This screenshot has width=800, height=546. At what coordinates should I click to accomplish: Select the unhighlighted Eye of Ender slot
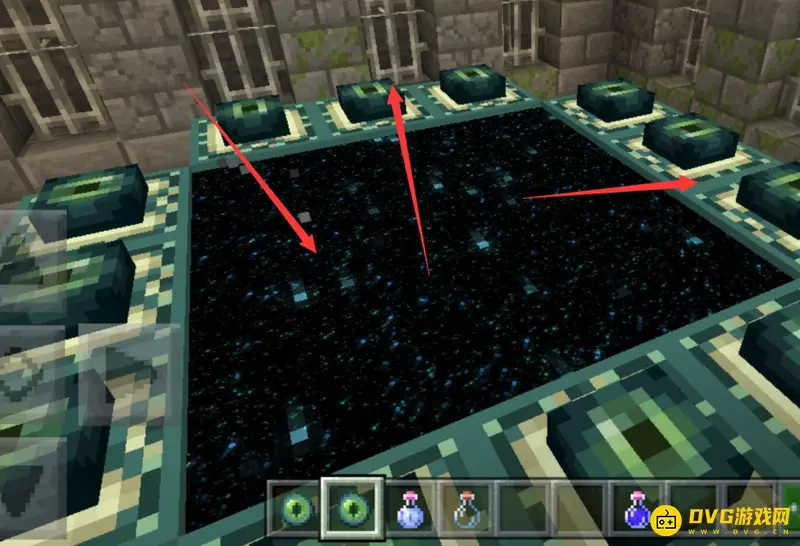pos(299,508)
